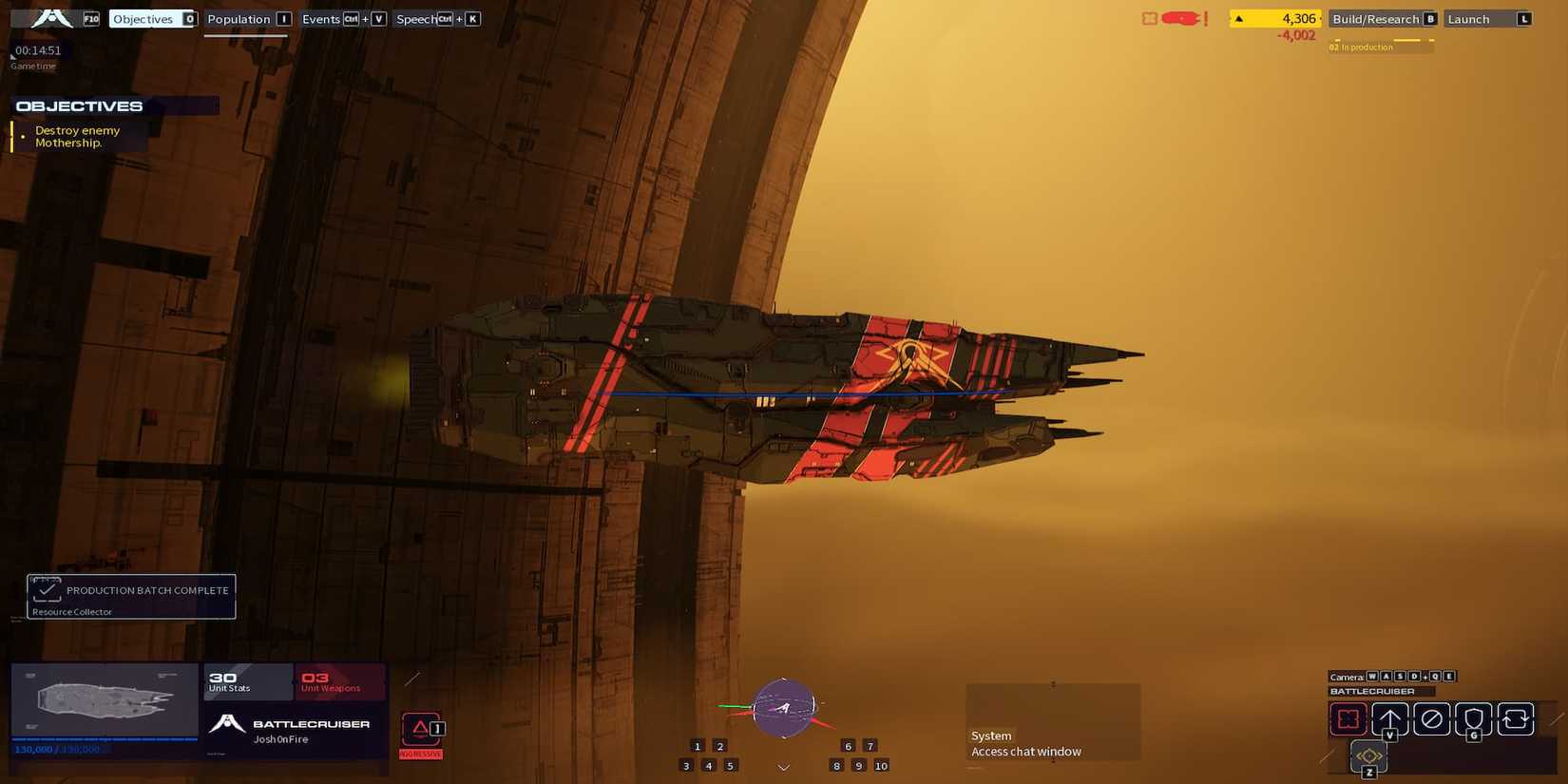Open the Build/Research screen
Viewport: 1568px width, 784px height.
(x=1376, y=18)
